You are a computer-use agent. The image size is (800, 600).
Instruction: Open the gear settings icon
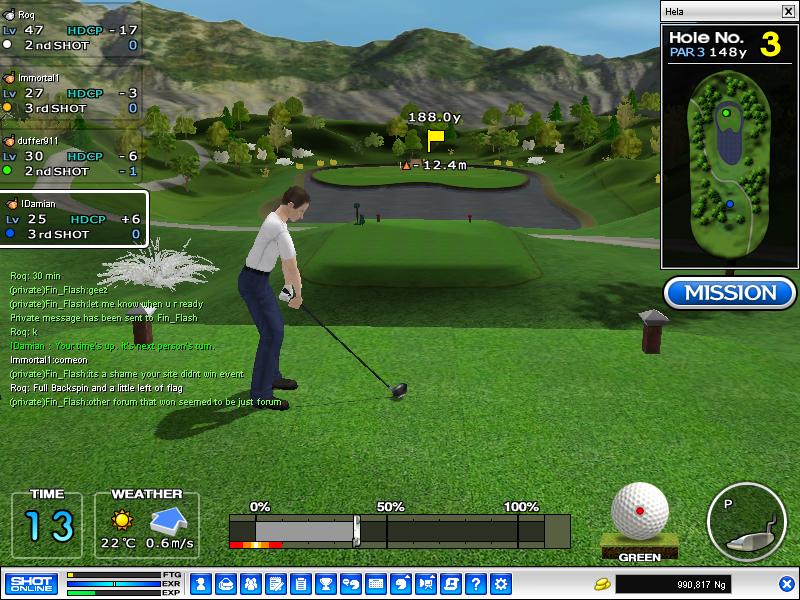click(502, 583)
